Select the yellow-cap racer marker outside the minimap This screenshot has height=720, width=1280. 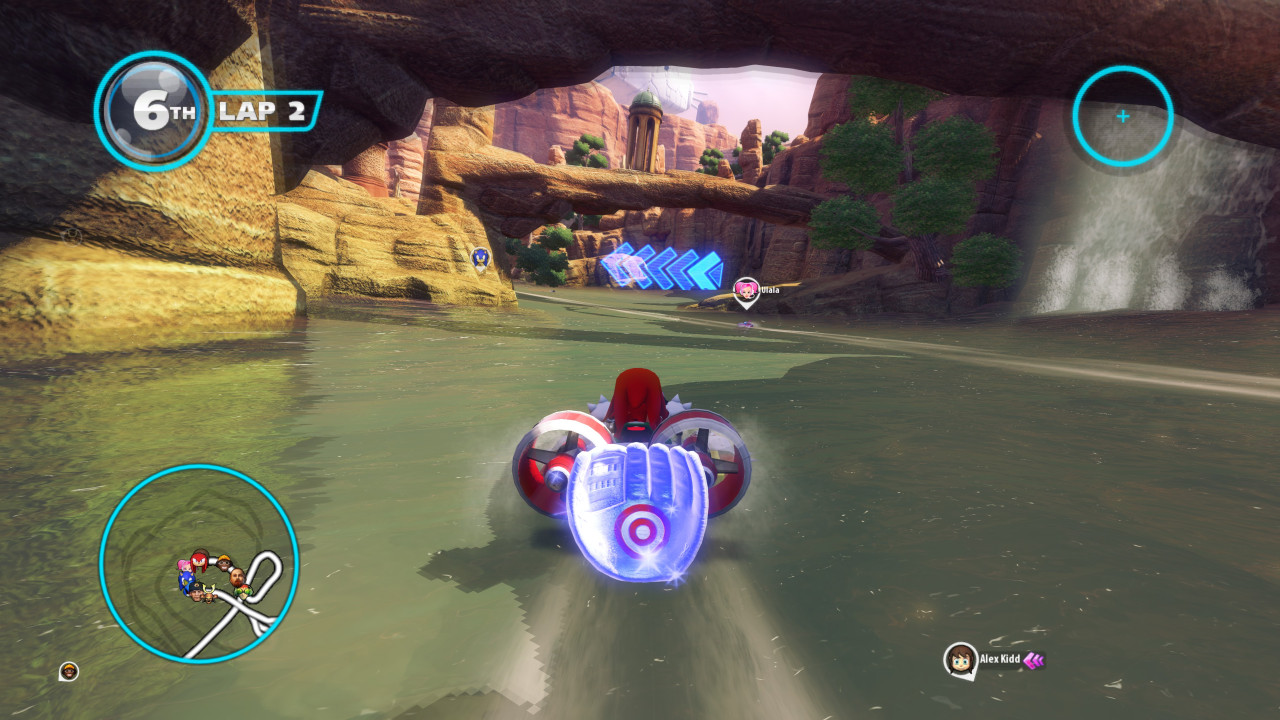tap(69, 671)
